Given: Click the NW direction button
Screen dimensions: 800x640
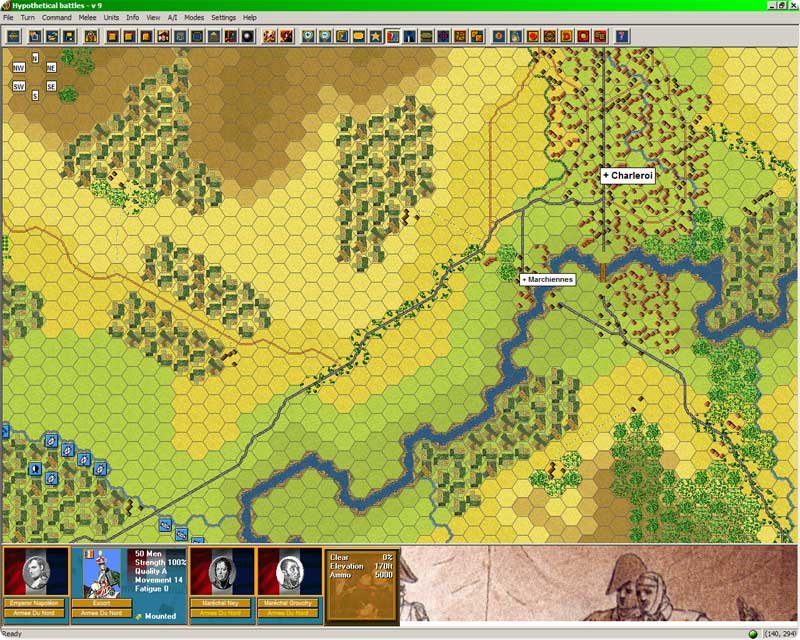Looking at the screenshot, I should pyautogui.click(x=19, y=68).
